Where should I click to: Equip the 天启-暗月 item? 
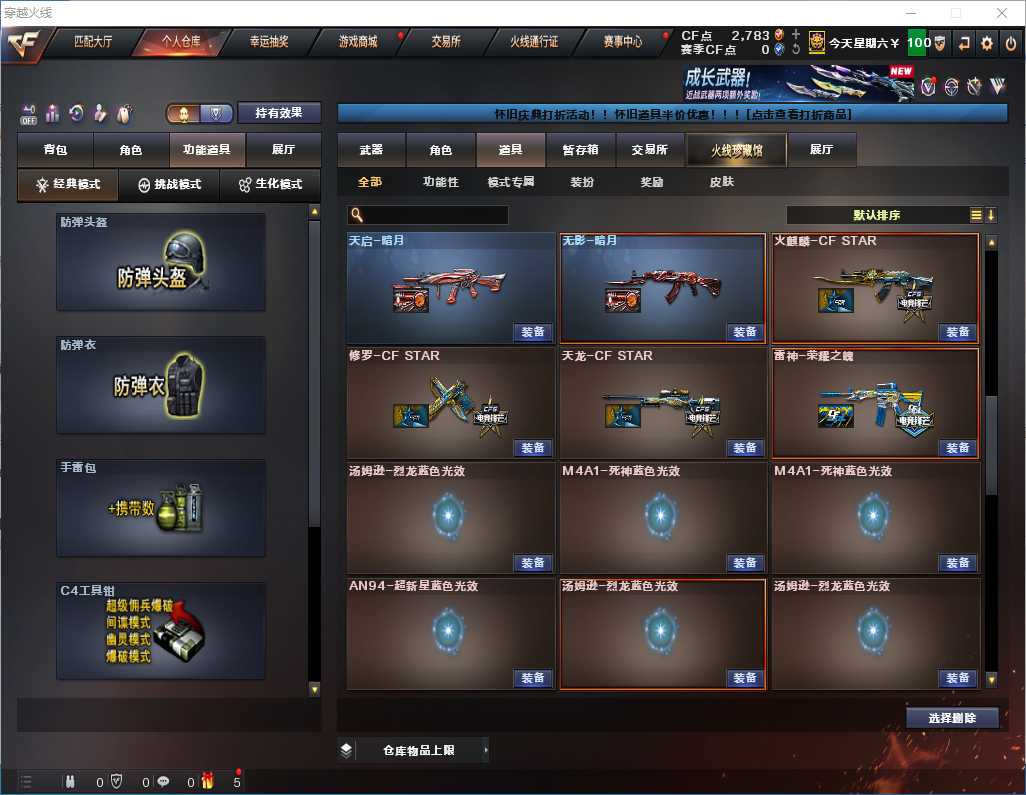(533, 332)
